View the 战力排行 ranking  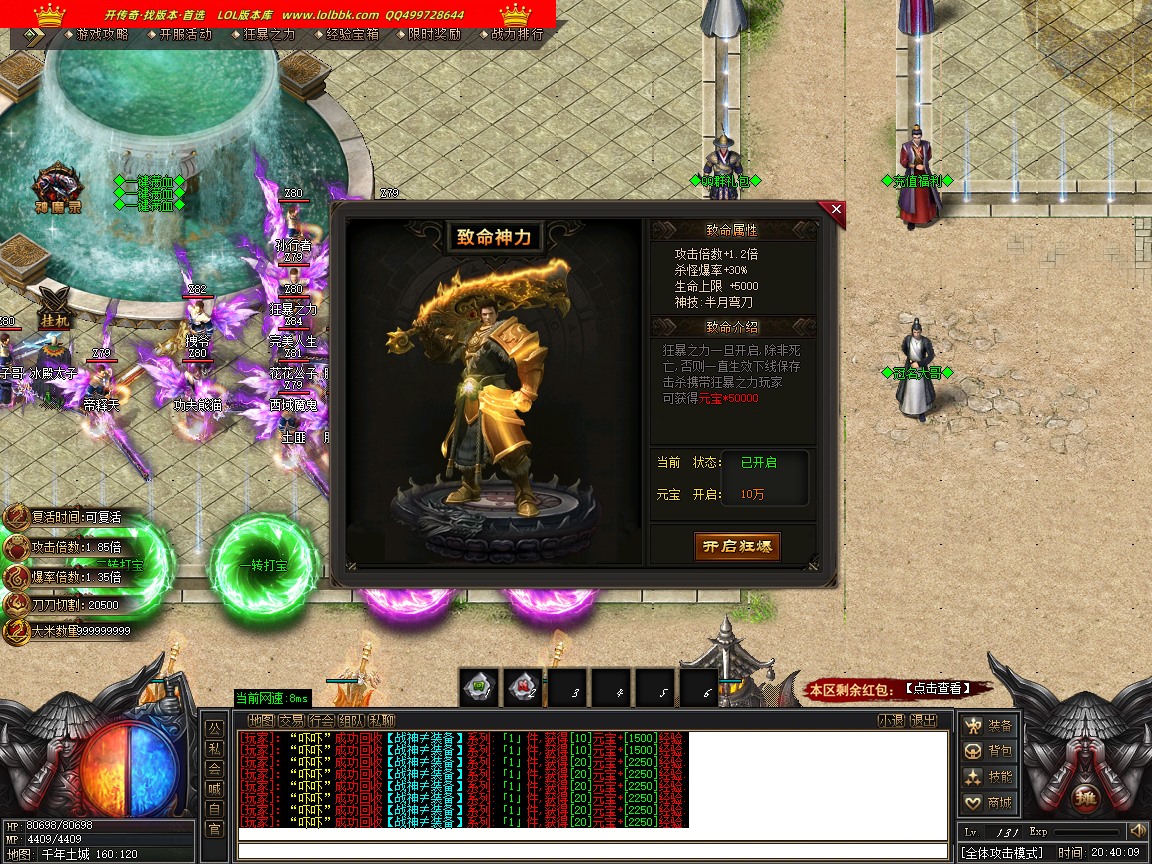(518, 34)
